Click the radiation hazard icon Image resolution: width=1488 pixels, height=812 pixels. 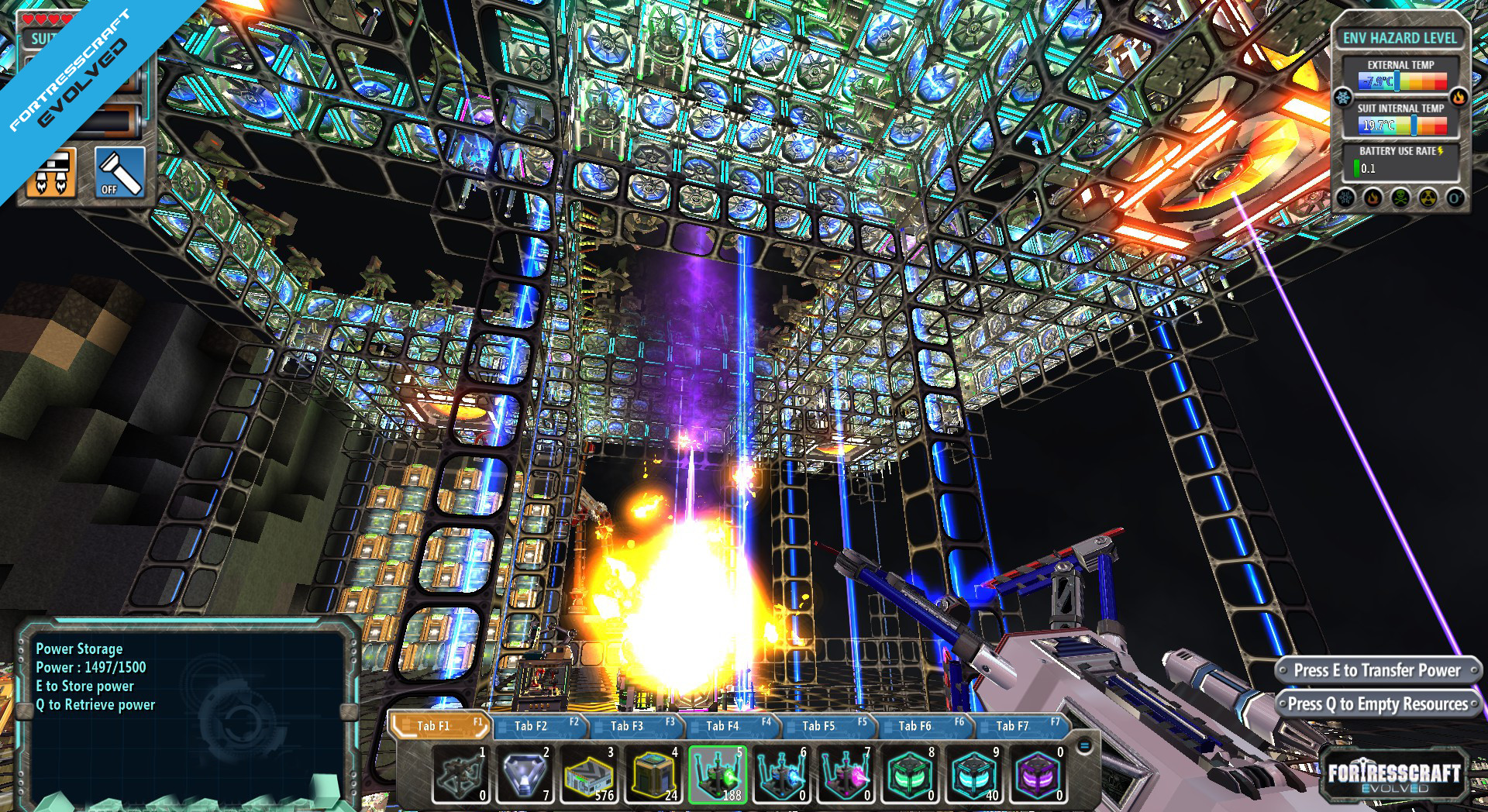click(1427, 198)
